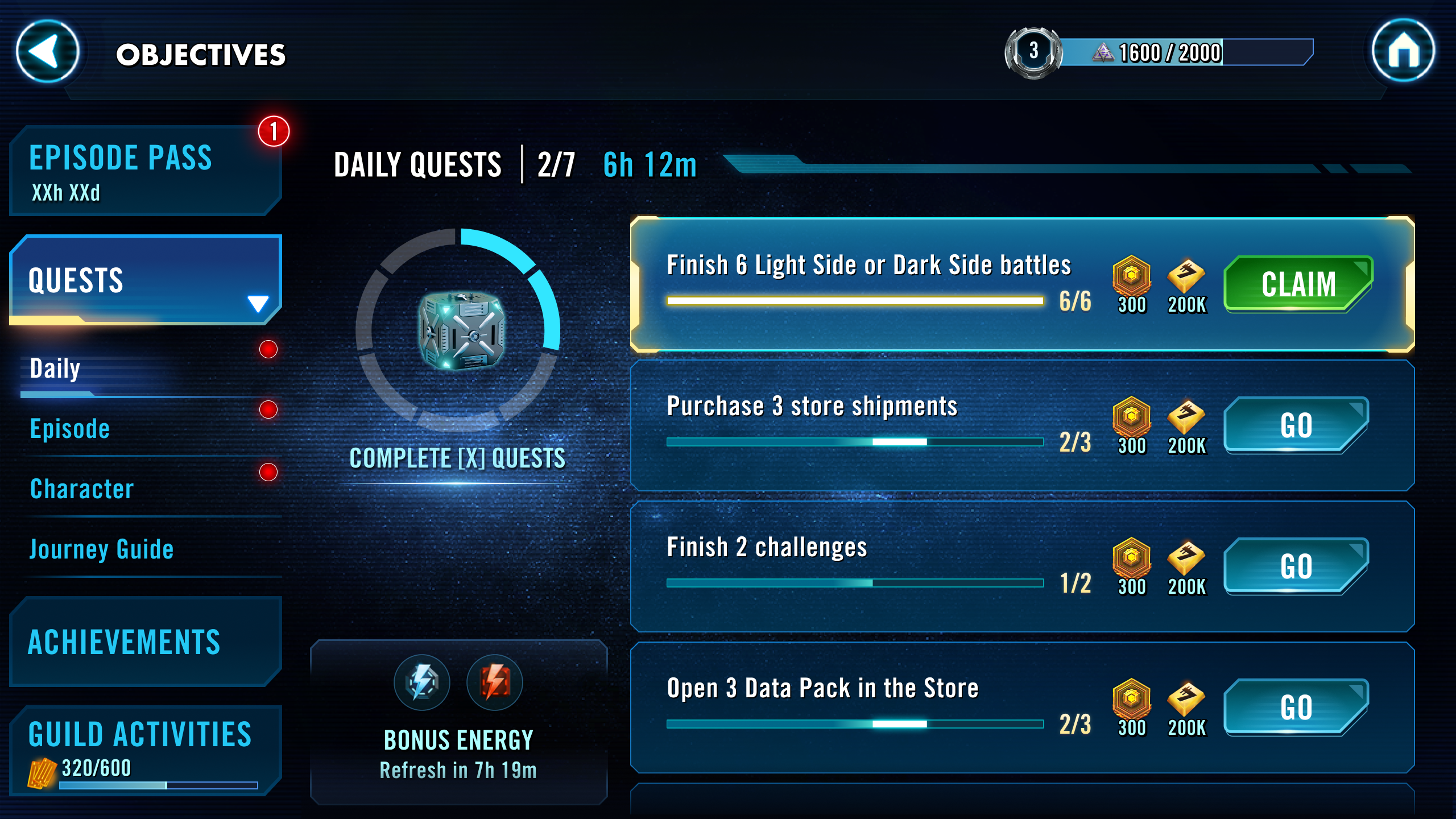The height and width of the screenshot is (819, 1456).
Task: Click the red cantina bonus energy icon
Action: (x=494, y=682)
